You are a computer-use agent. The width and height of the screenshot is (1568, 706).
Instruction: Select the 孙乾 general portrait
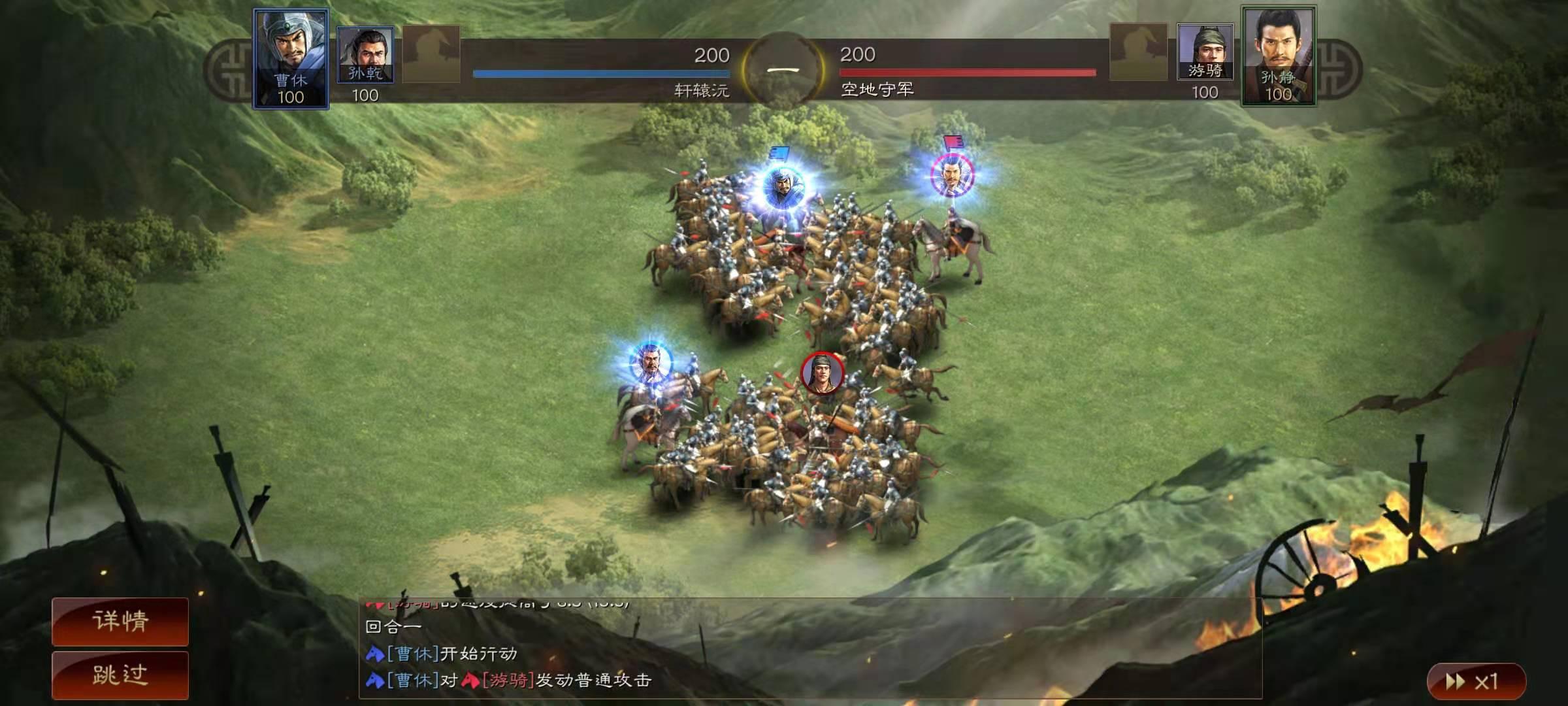pyautogui.click(x=365, y=55)
